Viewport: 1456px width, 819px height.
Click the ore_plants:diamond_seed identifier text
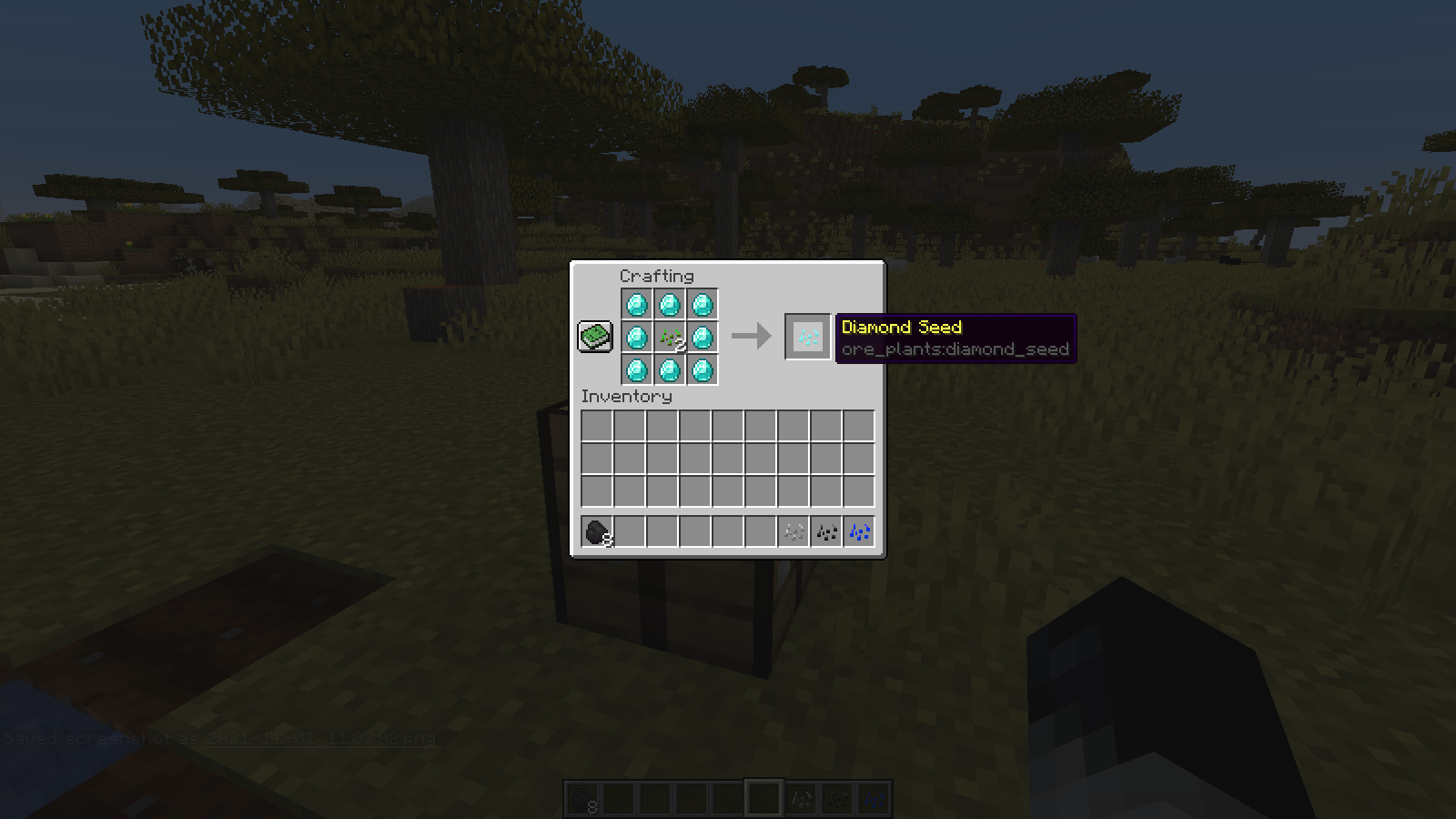click(954, 349)
